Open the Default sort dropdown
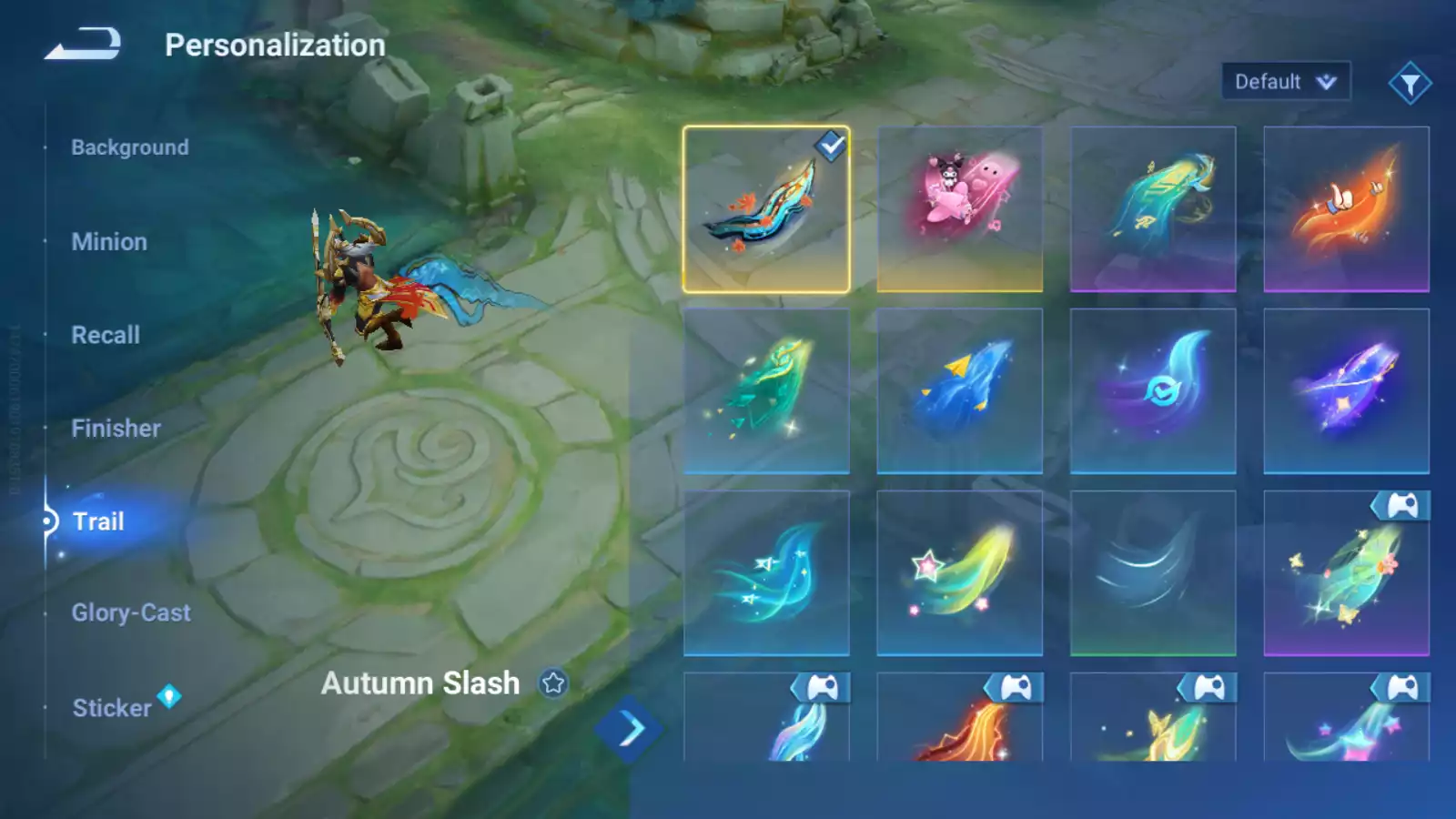The image size is (1456, 819). pos(1285,82)
